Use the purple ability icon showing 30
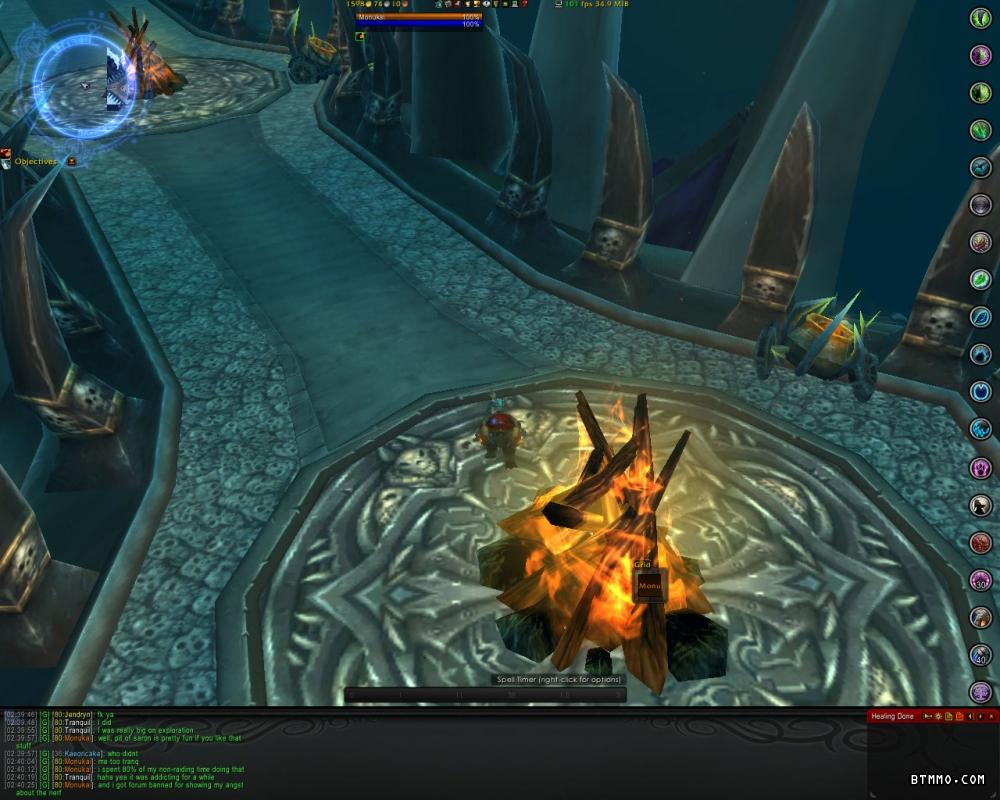This screenshot has width=1000, height=800. pyautogui.click(x=981, y=580)
